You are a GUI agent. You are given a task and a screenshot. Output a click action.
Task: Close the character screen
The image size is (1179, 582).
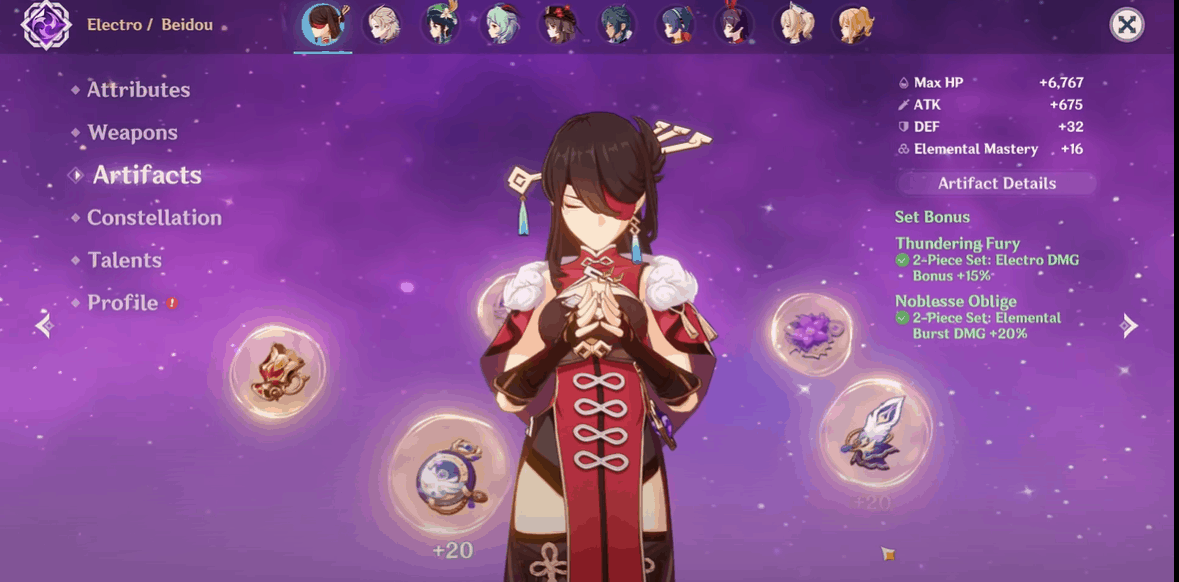click(1127, 25)
